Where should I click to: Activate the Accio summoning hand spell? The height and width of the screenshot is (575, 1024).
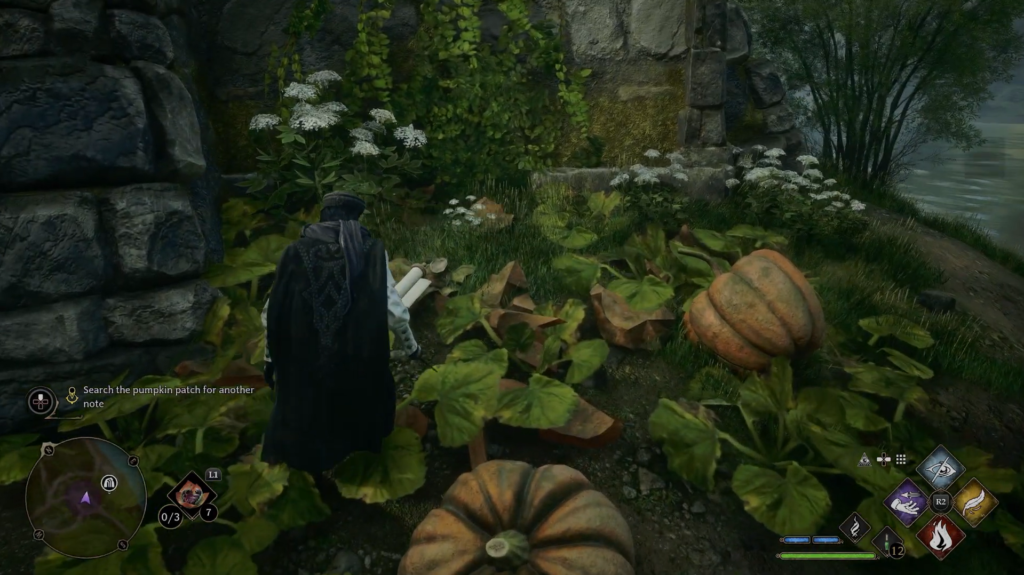tap(908, 501)
